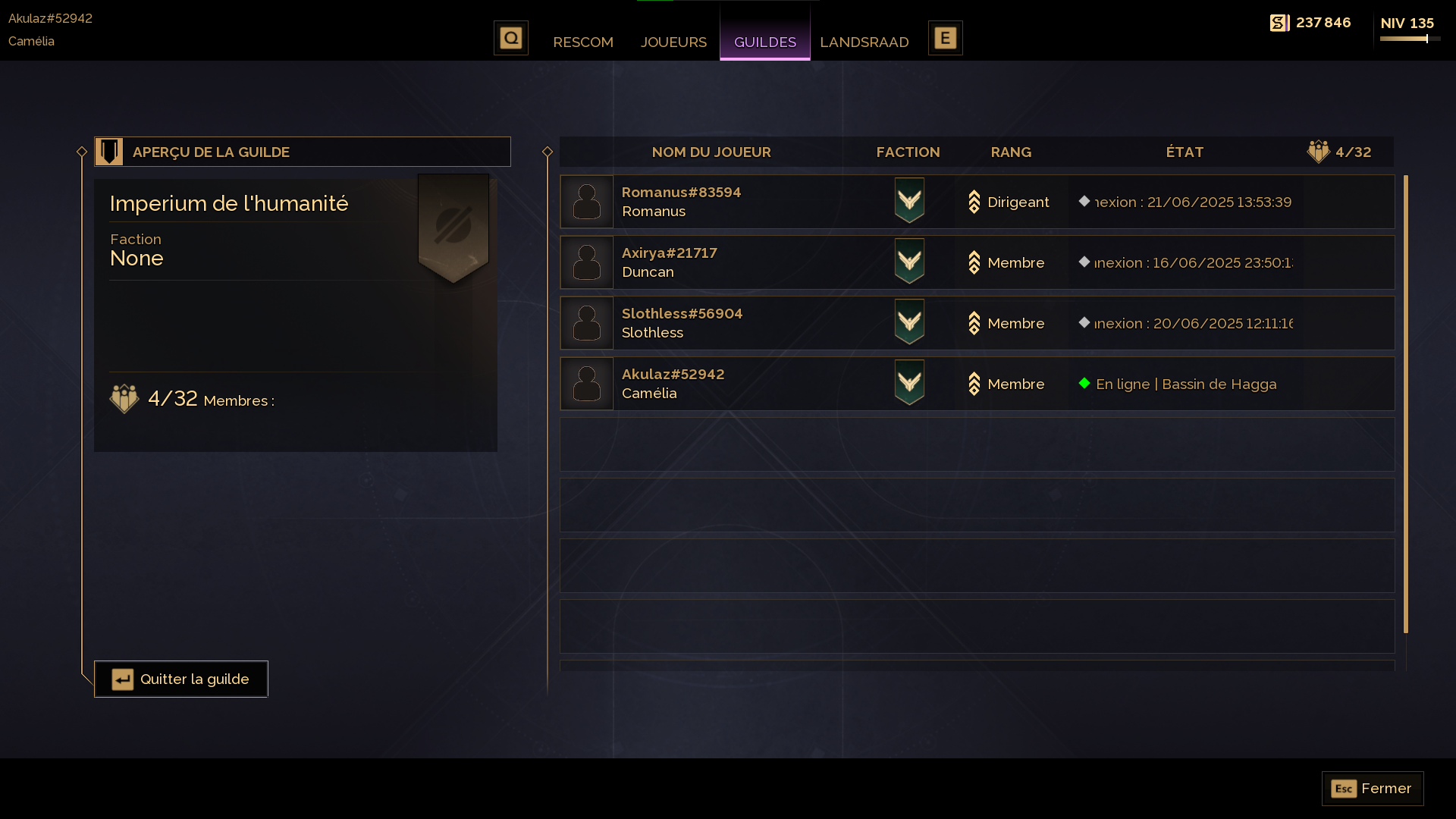Close the menu with Fermer

pyautogui.click(x=1373, y=789)
